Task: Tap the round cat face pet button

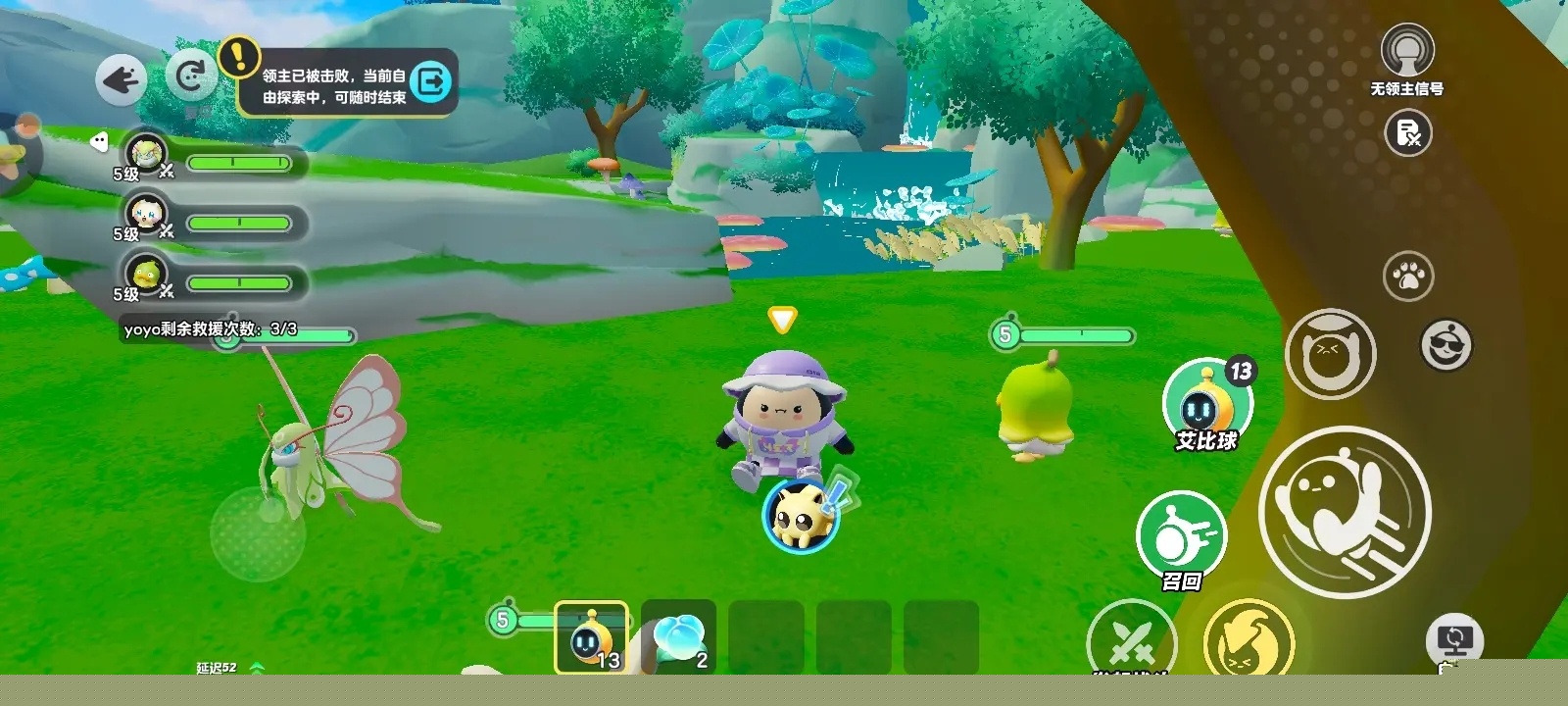Action: pyautogui.click(x=1330, y=353)
